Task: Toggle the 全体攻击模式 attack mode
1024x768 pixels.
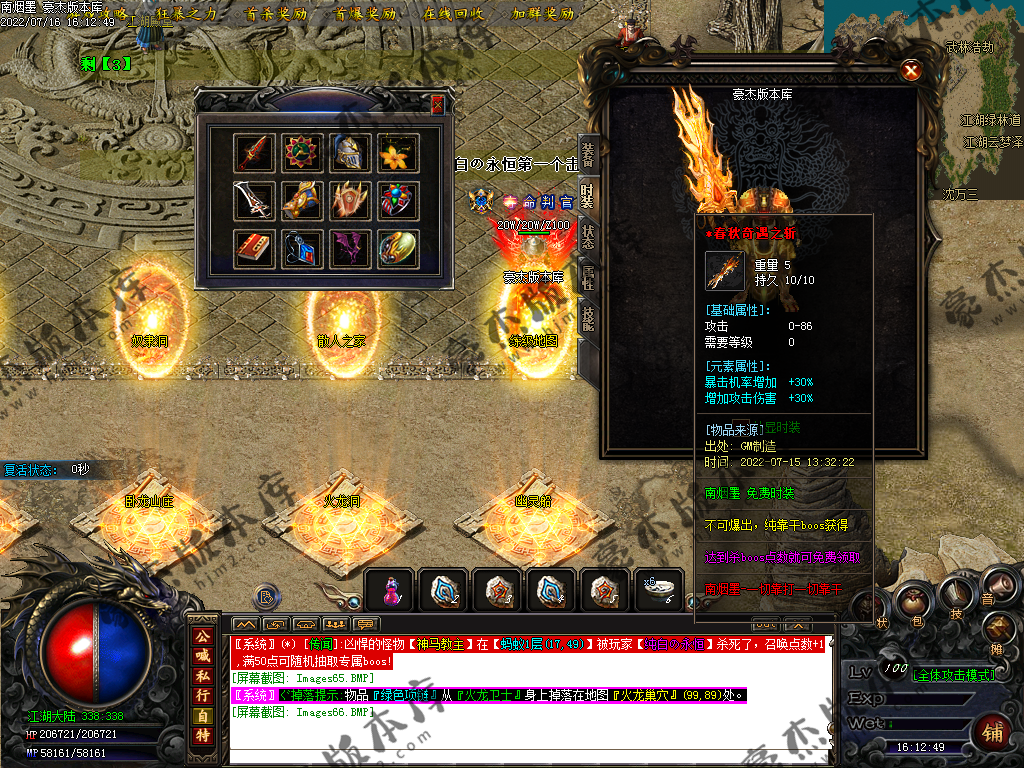Action: tap(955, 675)
